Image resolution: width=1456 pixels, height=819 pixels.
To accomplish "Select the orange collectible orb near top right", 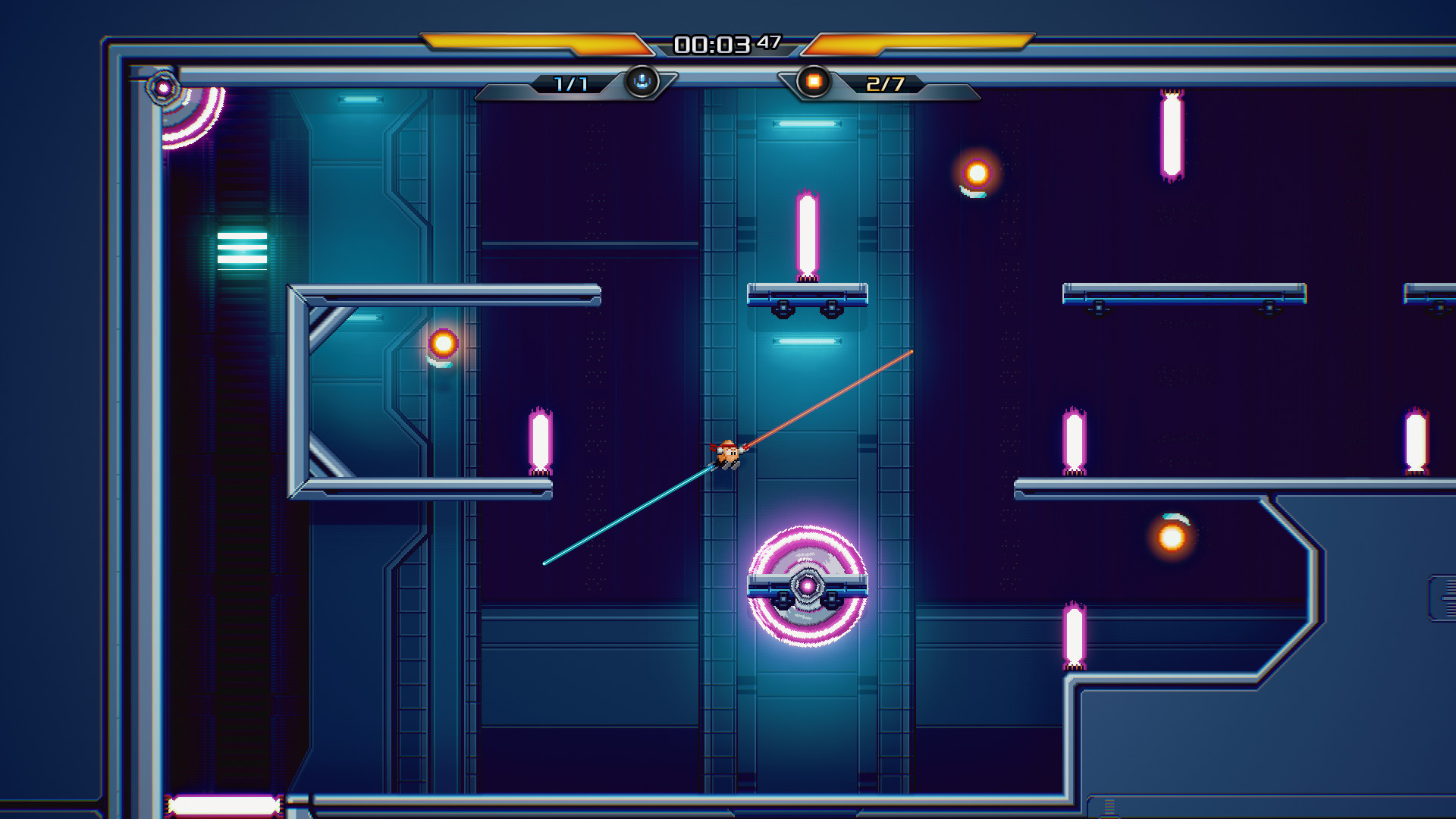I will pyautogui.click(x=975, y=173).
